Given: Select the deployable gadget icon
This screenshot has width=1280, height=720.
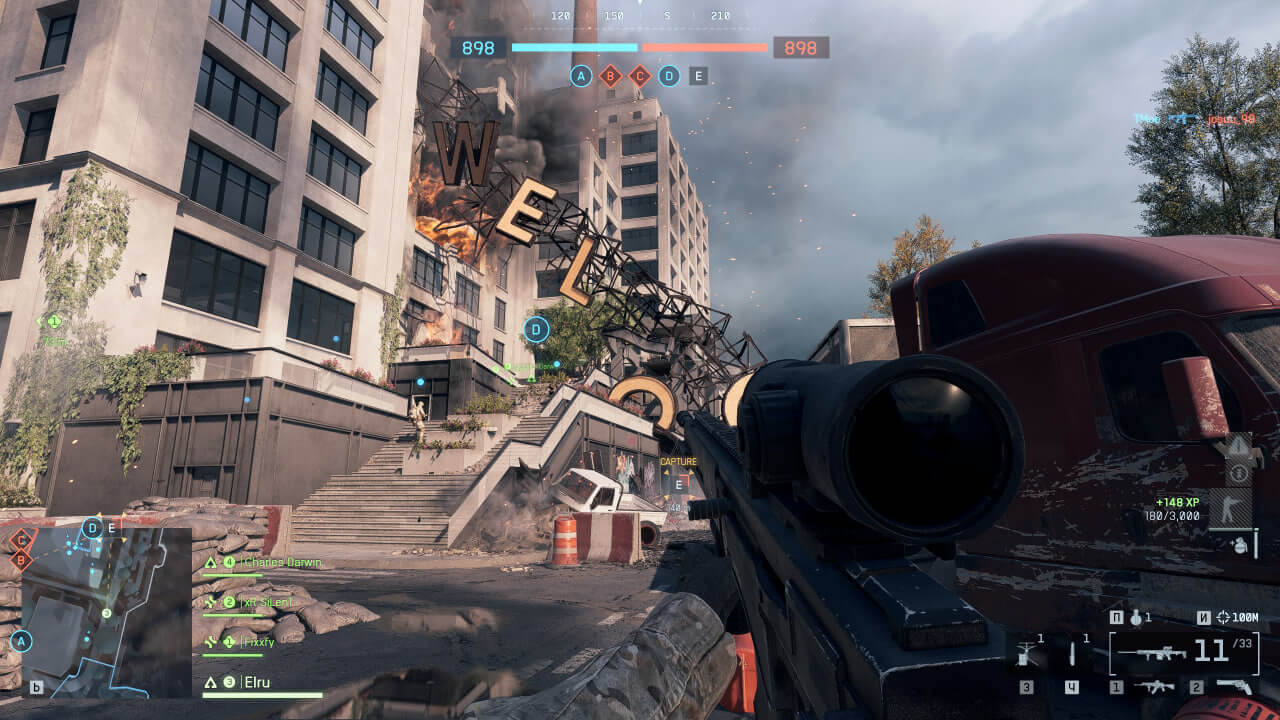Looking at the screenshot, I should pyautogui.click(x=1025, y=654).
